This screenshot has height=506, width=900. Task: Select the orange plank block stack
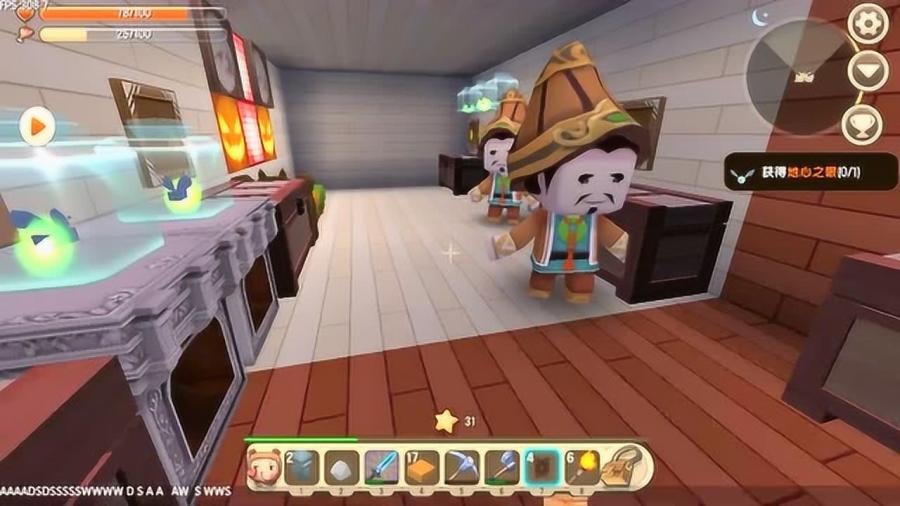click(422, 467)
